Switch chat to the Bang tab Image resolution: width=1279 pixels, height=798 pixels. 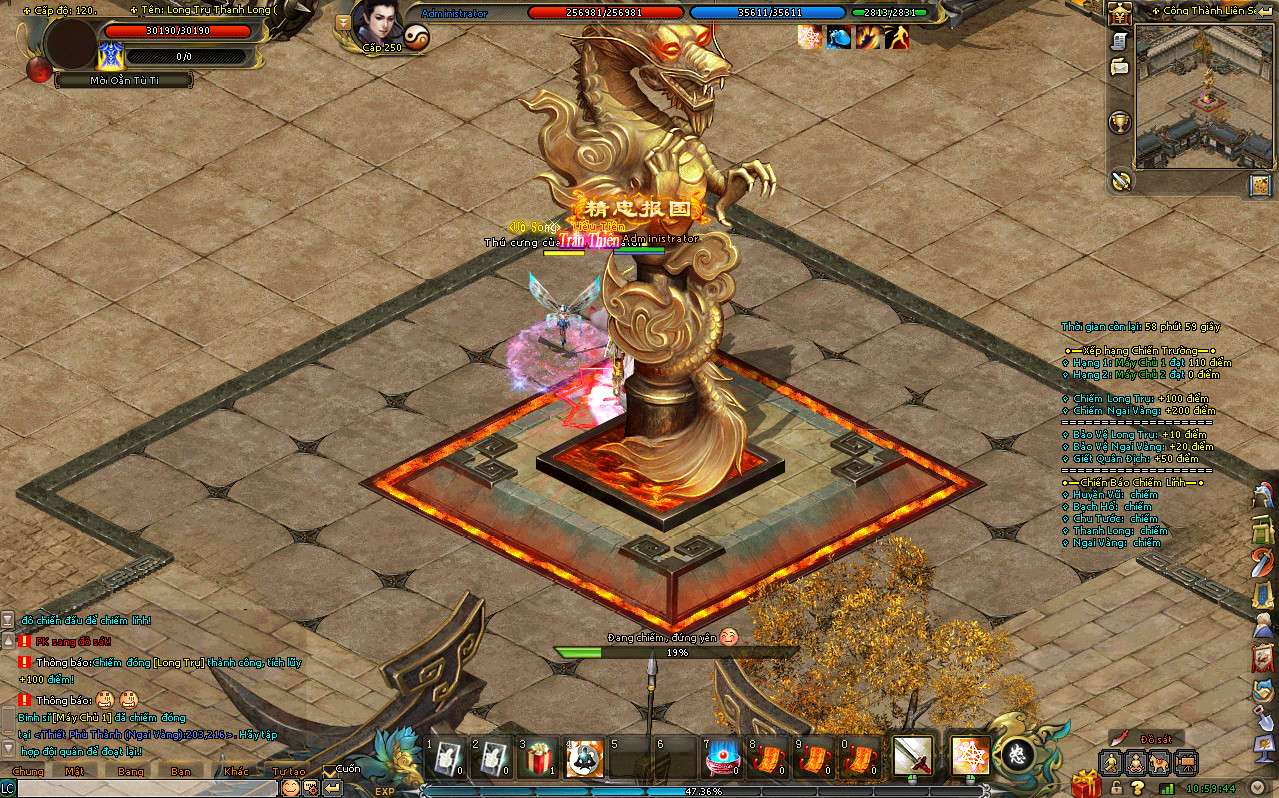tap(131, 771)
